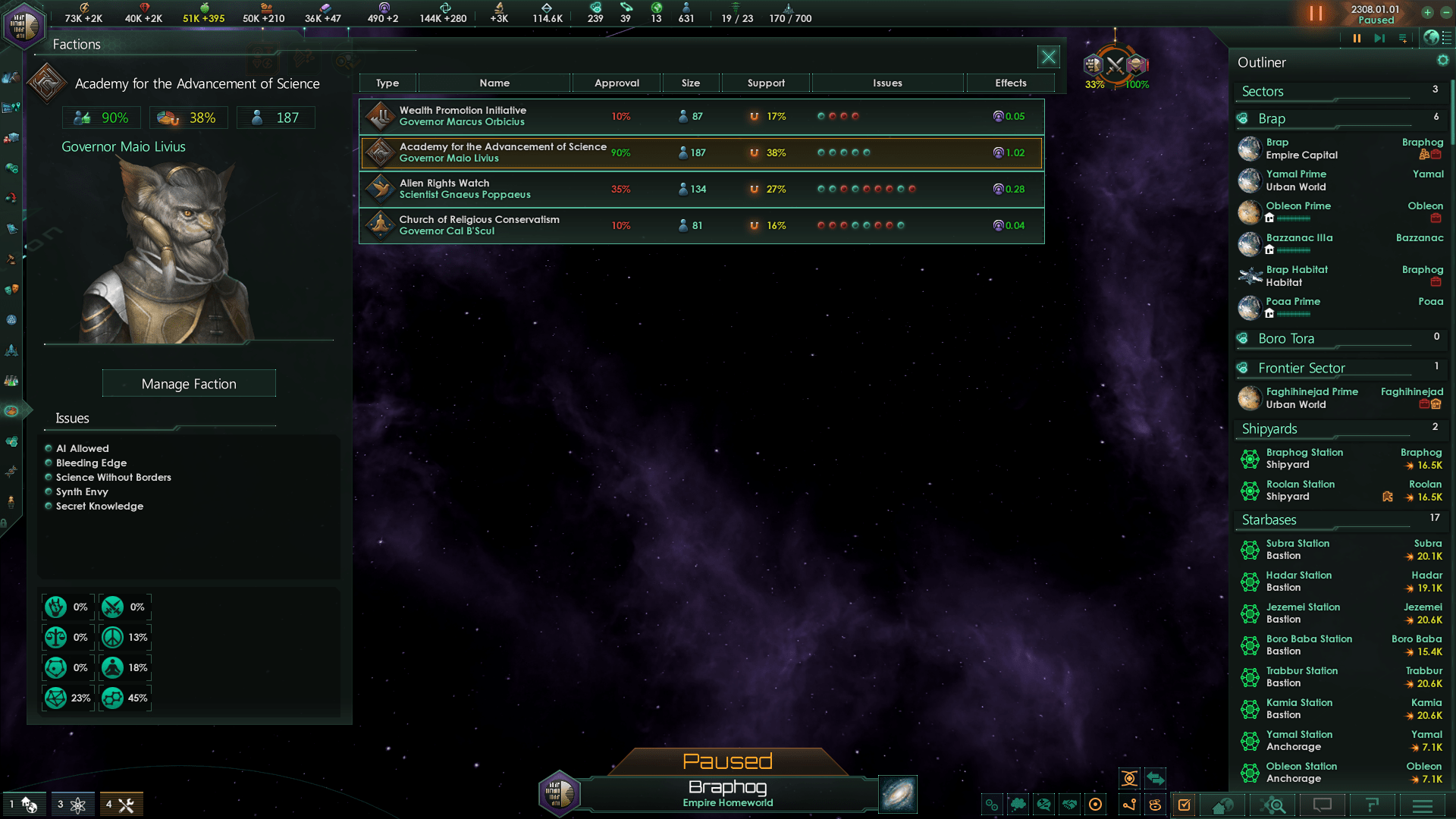This screenshot has width=1456, height=819.
Task: Open the main menu hamburger button
Action: click(1423, 805)
